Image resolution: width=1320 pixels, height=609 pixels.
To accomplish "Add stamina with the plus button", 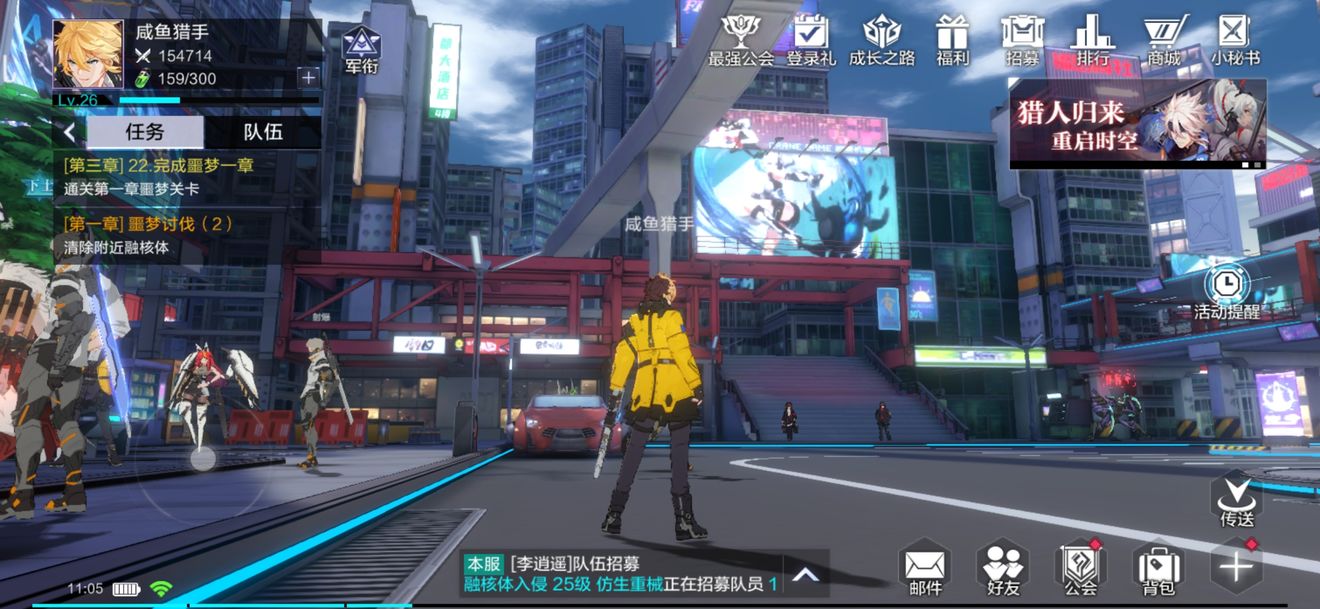I will (x=308, y=77).
